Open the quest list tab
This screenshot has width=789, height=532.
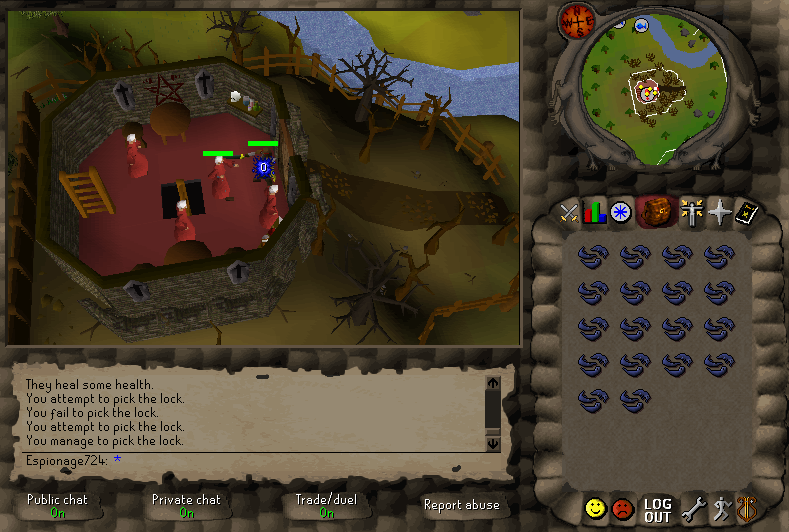coord(620,211)
